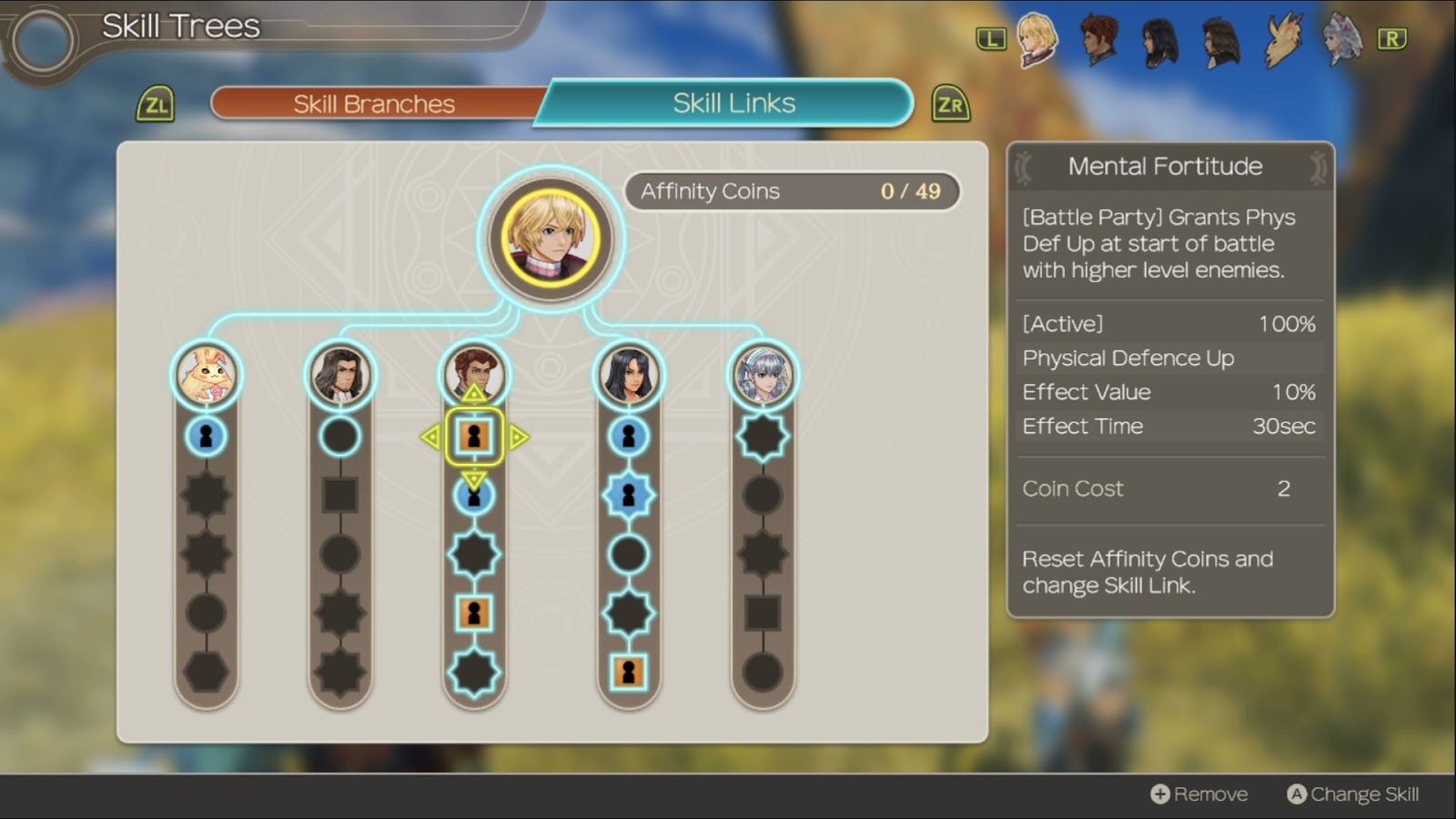1456x819 pixels.
Task: Select the highlighted orange square skill slot
Action: [474, 437]
